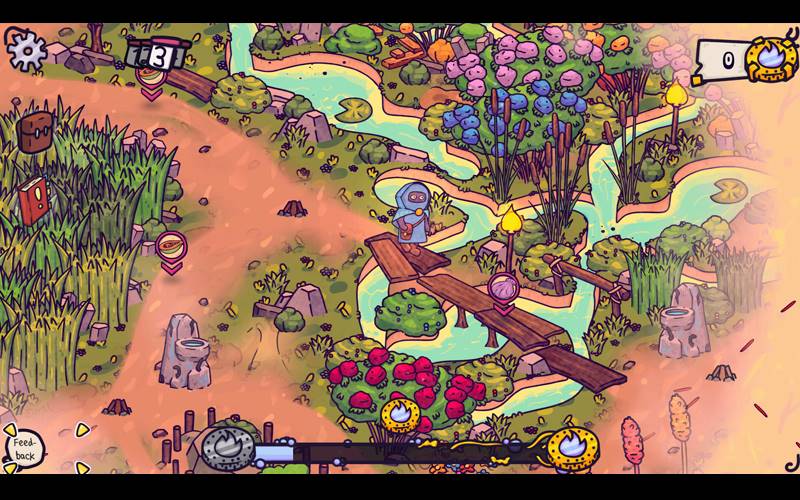Viewport: 800px width, 500px height.
Task: Click the golden flame medallion ending the progress bar
Action: click(573, 446)
